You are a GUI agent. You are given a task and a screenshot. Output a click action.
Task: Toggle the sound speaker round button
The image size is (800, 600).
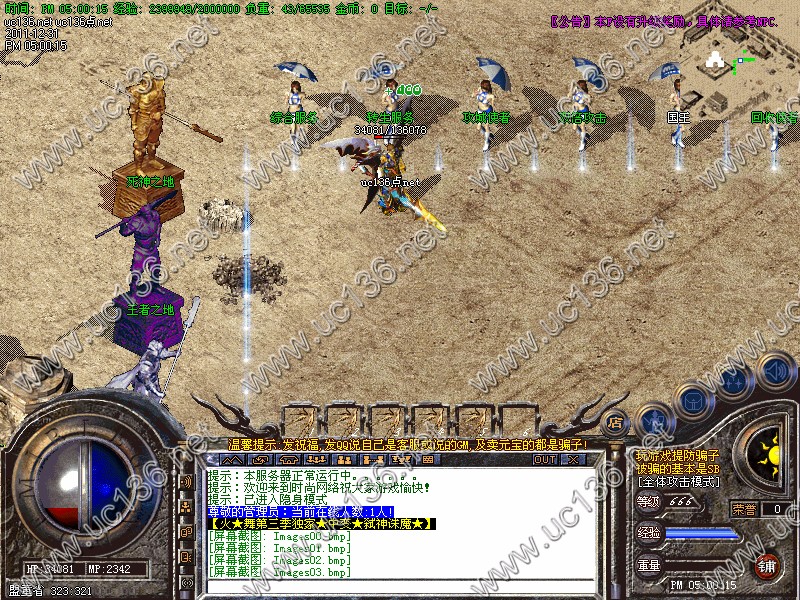tap(771, 370)
